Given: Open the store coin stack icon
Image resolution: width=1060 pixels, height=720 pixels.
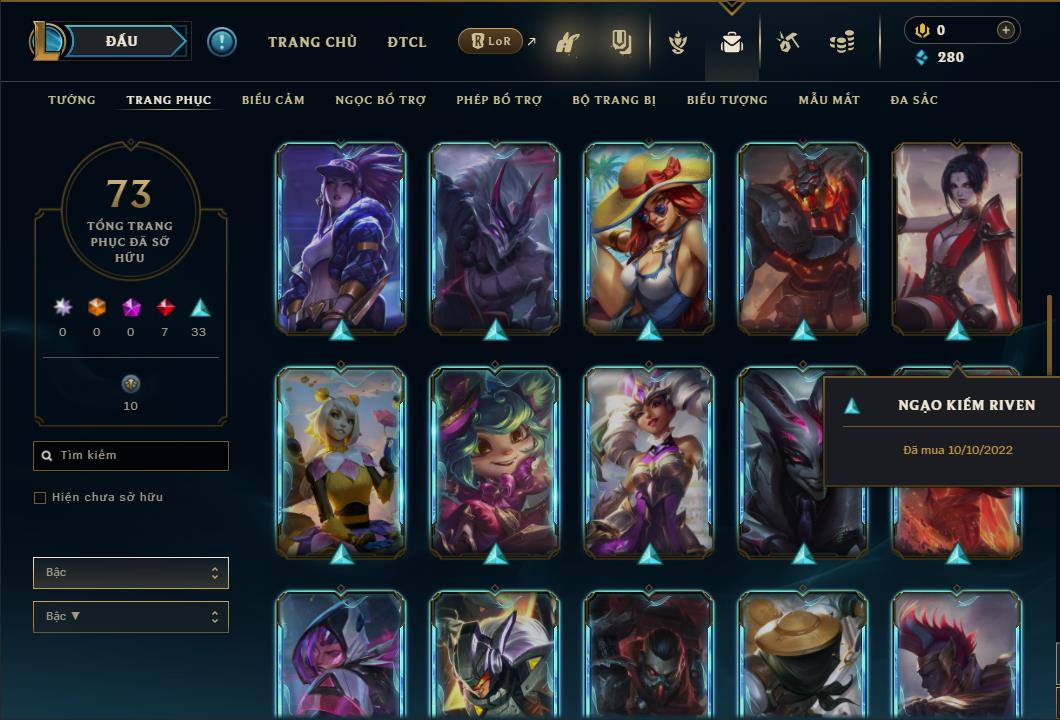Looking at the screenshot, I should (842, 42).
